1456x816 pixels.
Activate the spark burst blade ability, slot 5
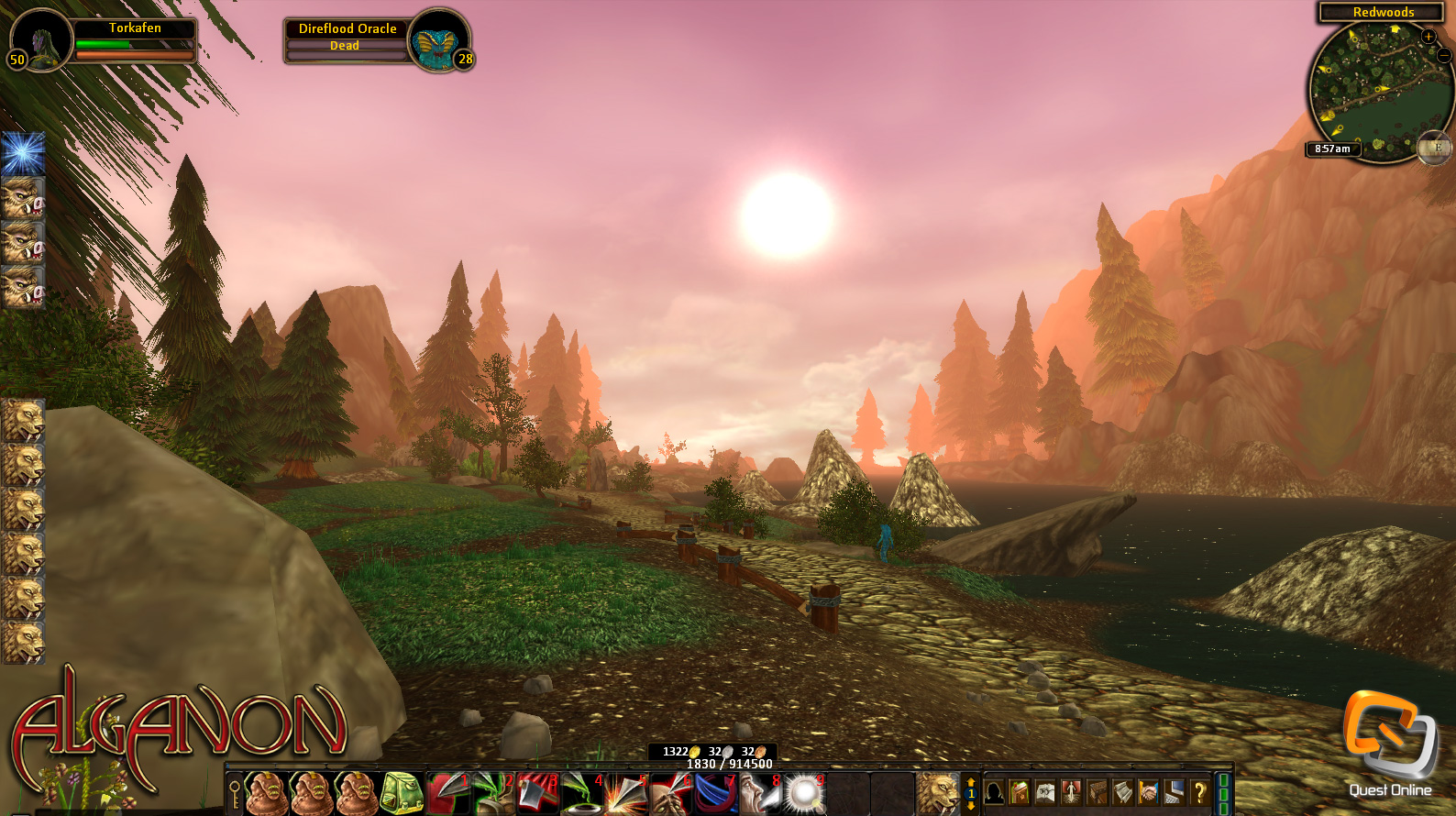pos(627,793)
